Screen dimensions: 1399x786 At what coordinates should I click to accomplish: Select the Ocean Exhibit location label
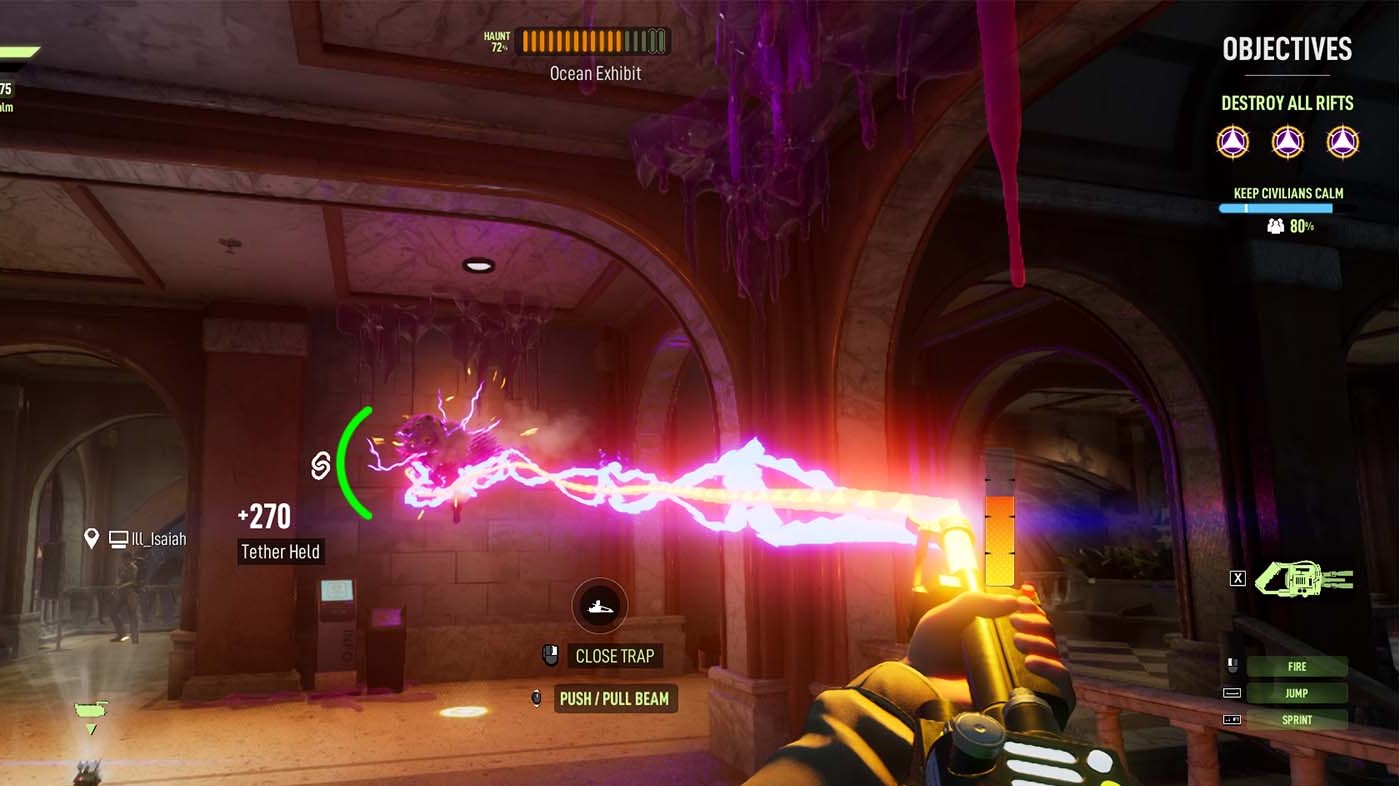595,73
